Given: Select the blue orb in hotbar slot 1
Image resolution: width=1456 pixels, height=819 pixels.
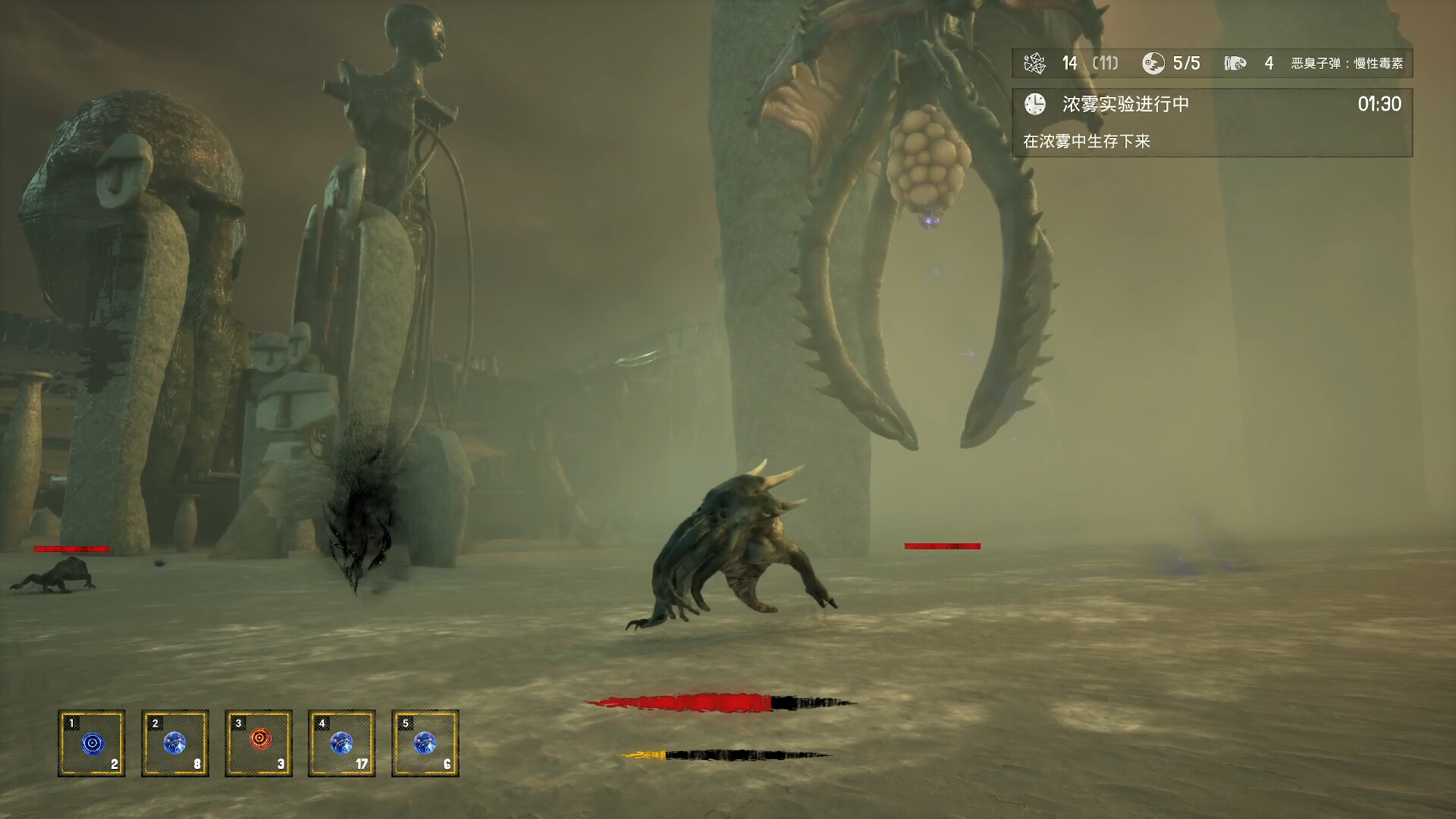Looking at the screenshot, I should point(93,745).
